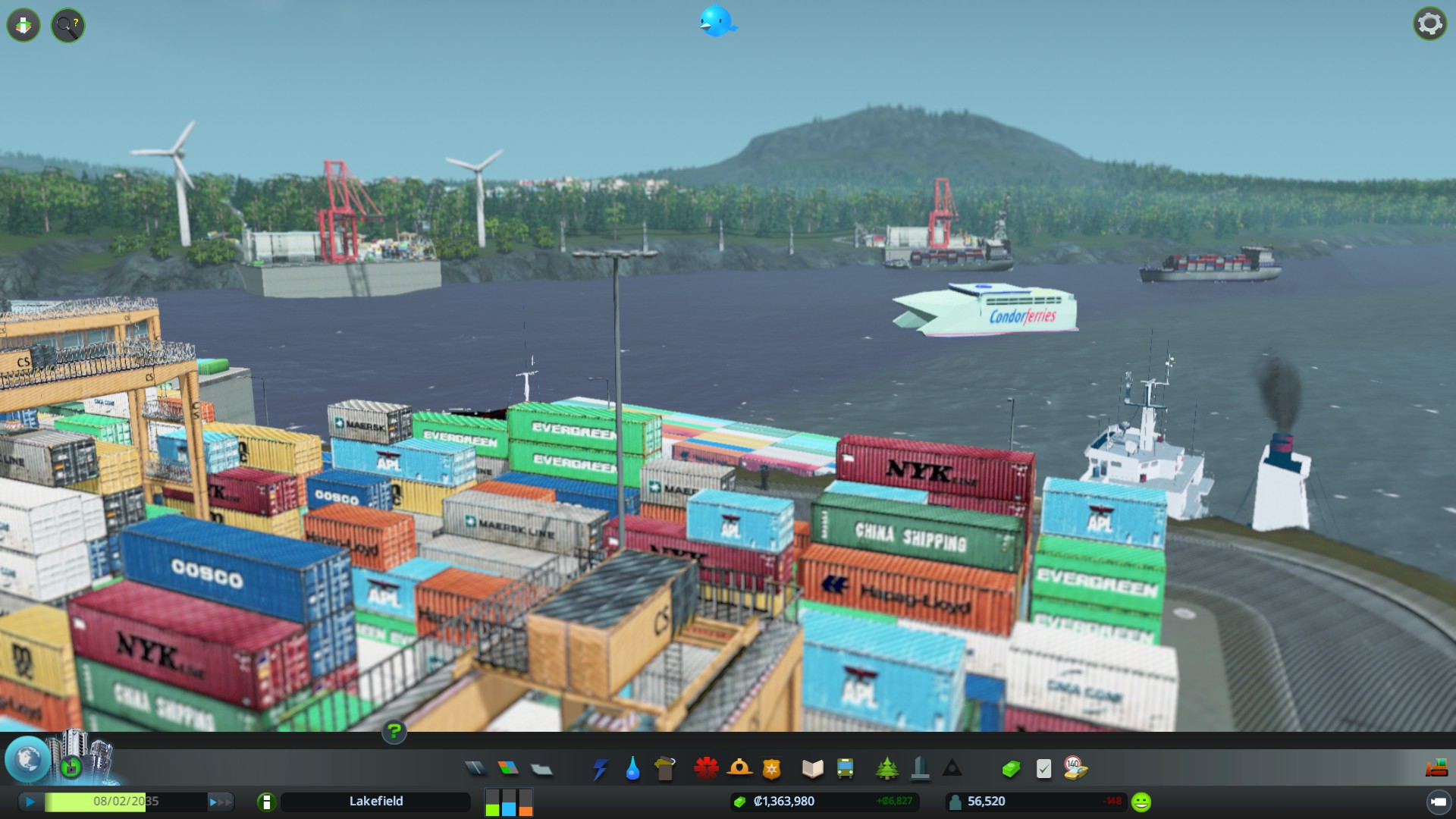Open the fire helmet department menu
1456x819 pixels.
739,769
